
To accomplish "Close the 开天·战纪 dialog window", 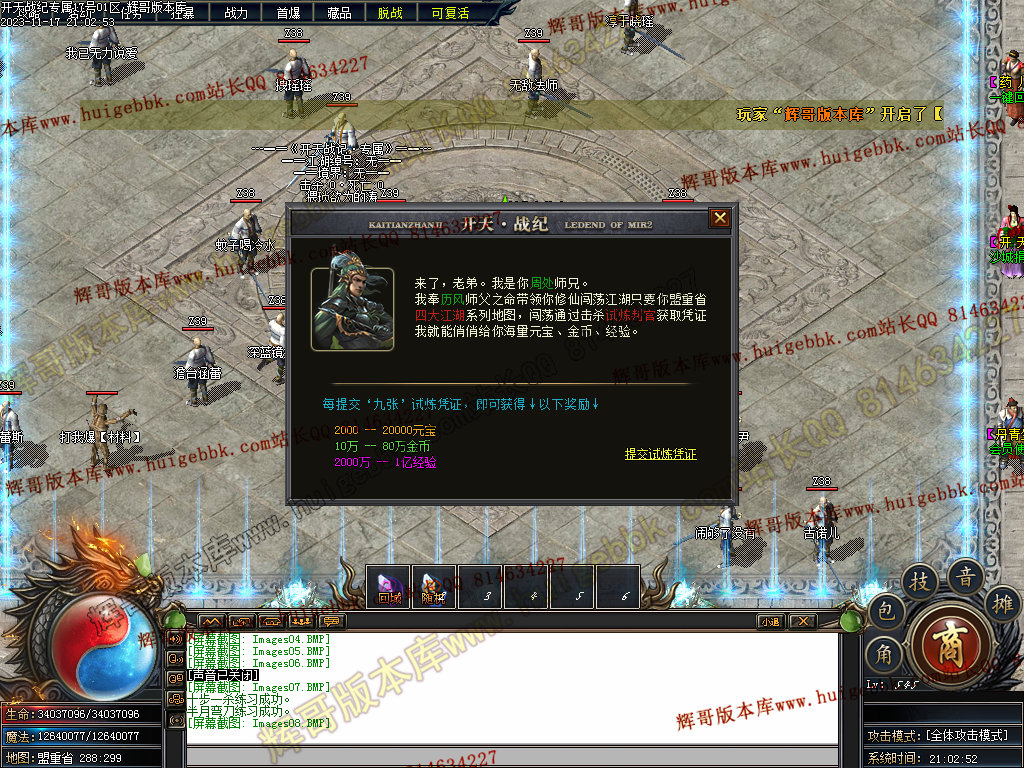I will pos(719,218).
